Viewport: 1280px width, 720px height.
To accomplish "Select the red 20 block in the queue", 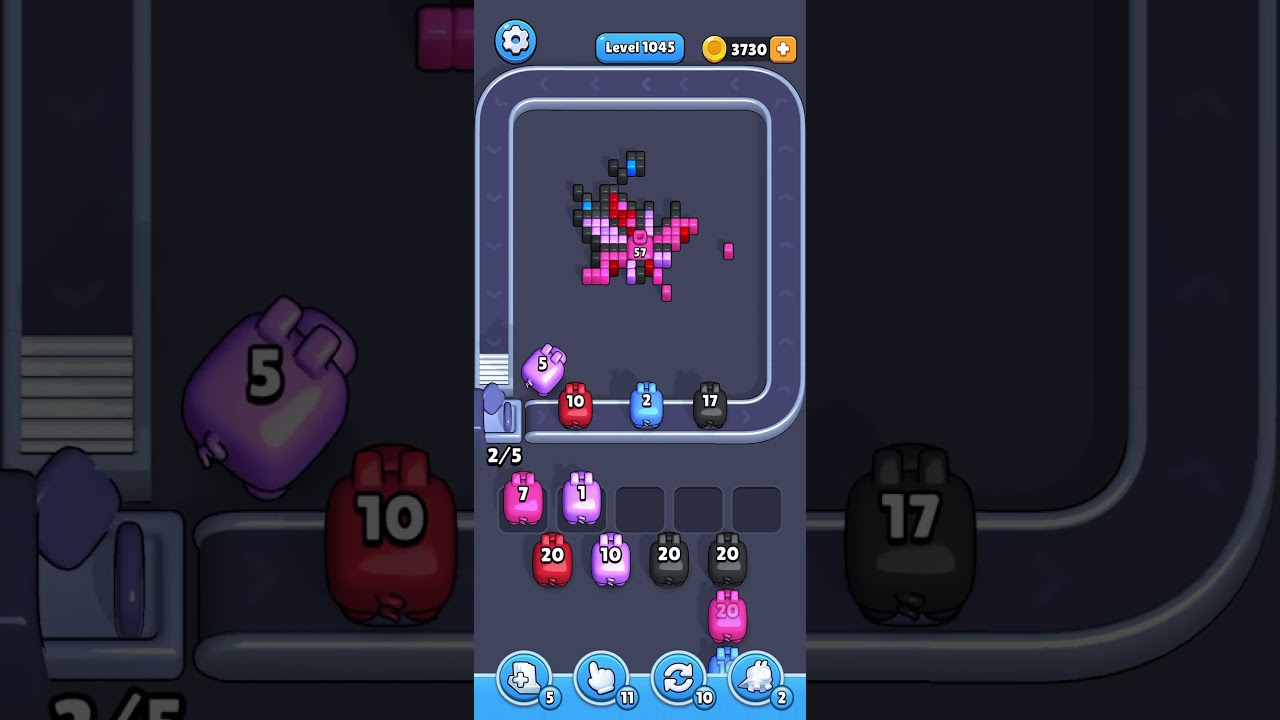I will (552, 558).
